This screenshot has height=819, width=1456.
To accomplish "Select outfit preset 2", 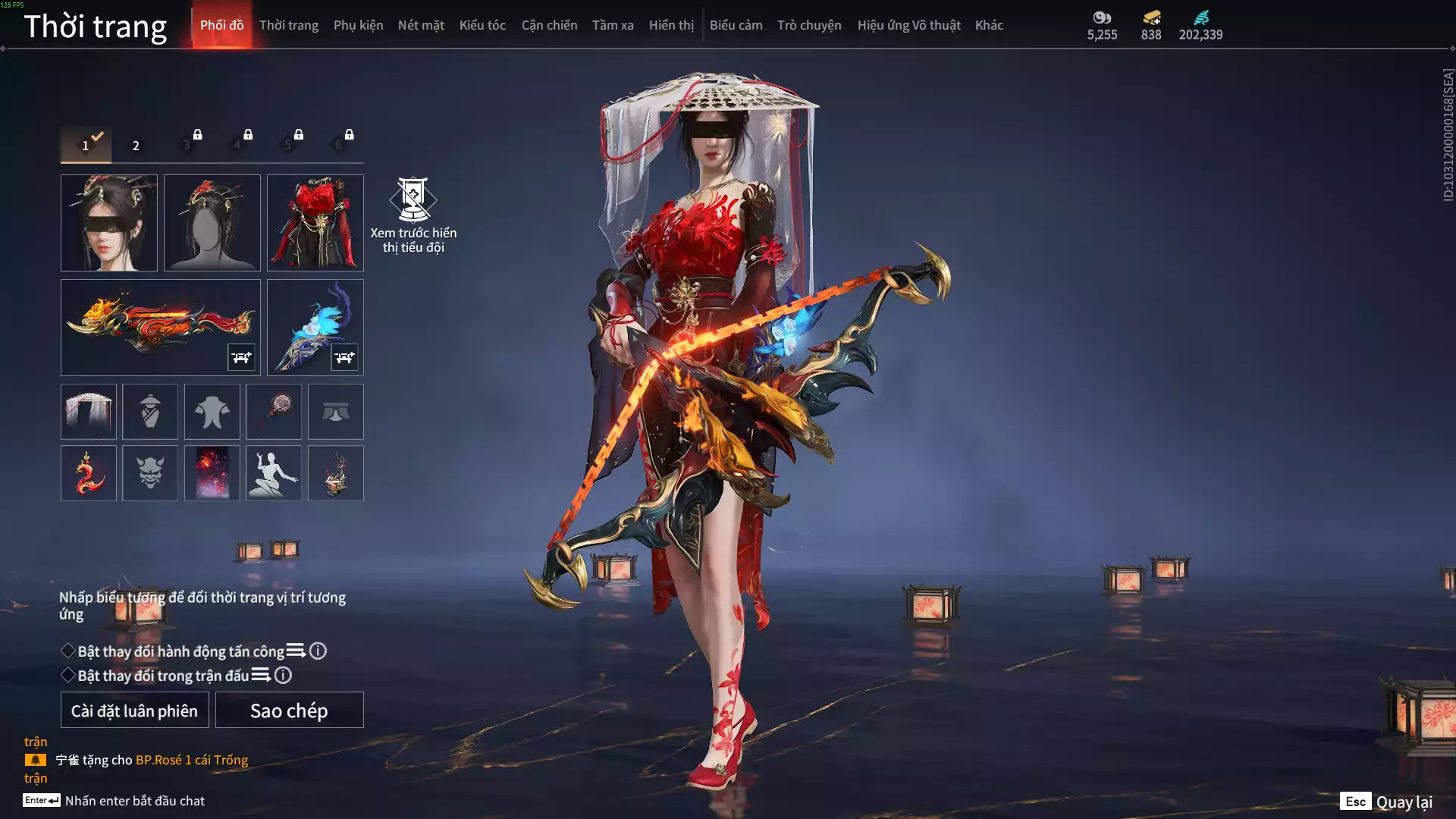I will 136,145.
